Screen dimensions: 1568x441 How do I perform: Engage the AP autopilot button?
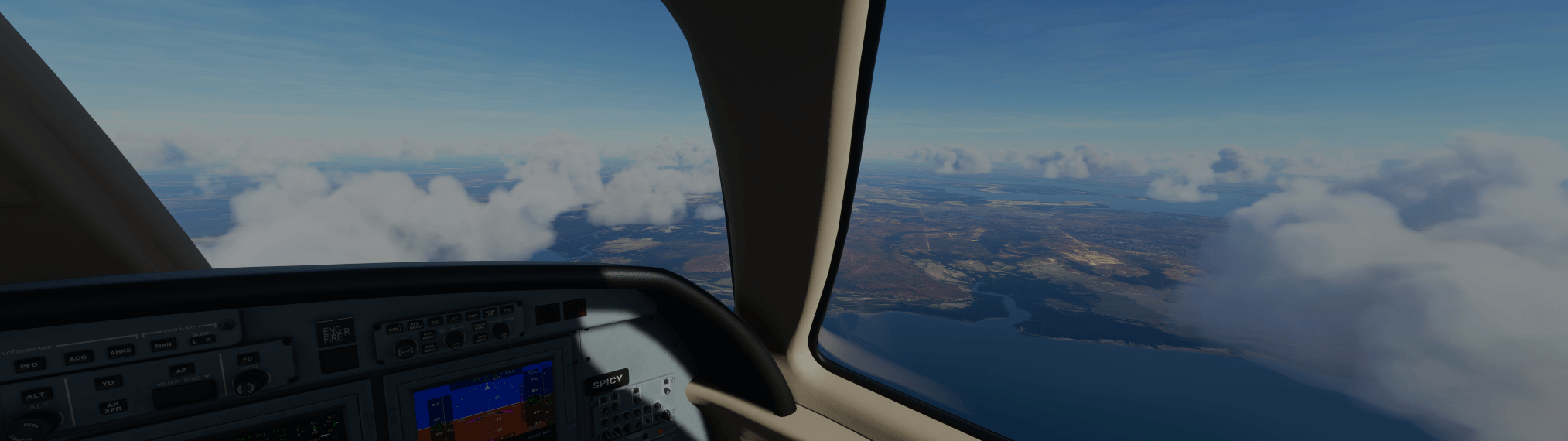tap(181, 371)
